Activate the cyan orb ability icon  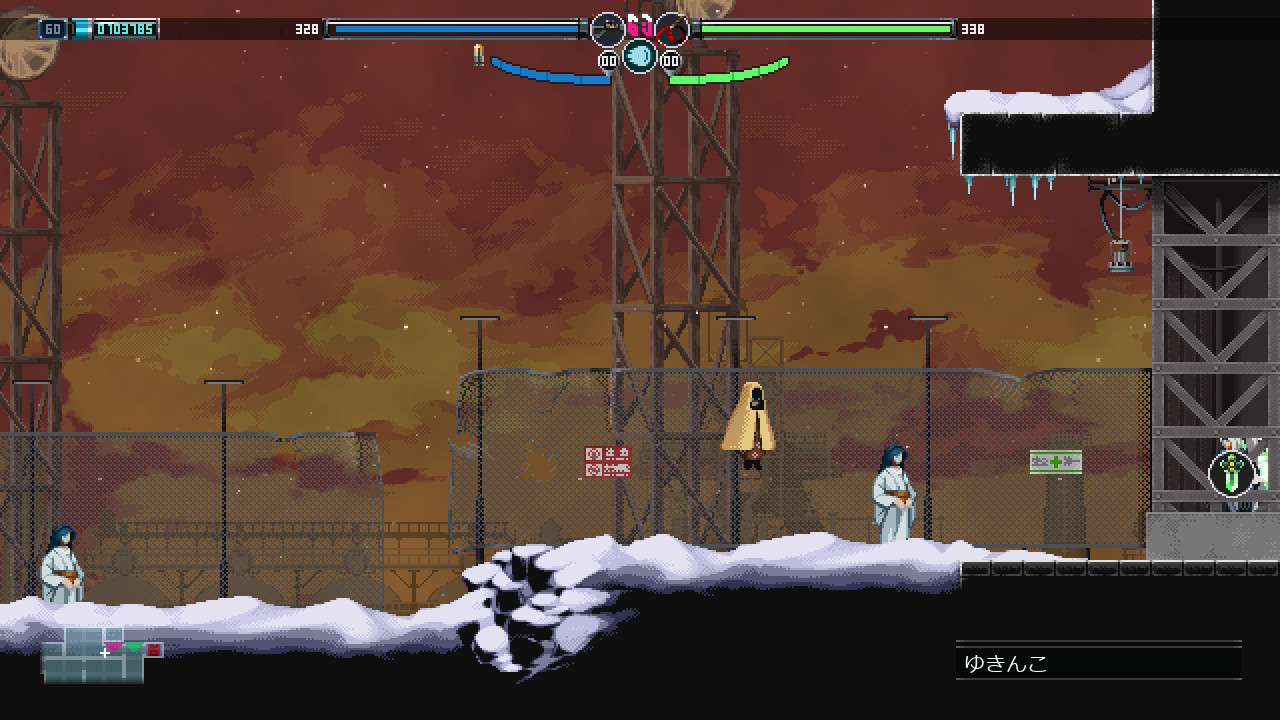640,56
